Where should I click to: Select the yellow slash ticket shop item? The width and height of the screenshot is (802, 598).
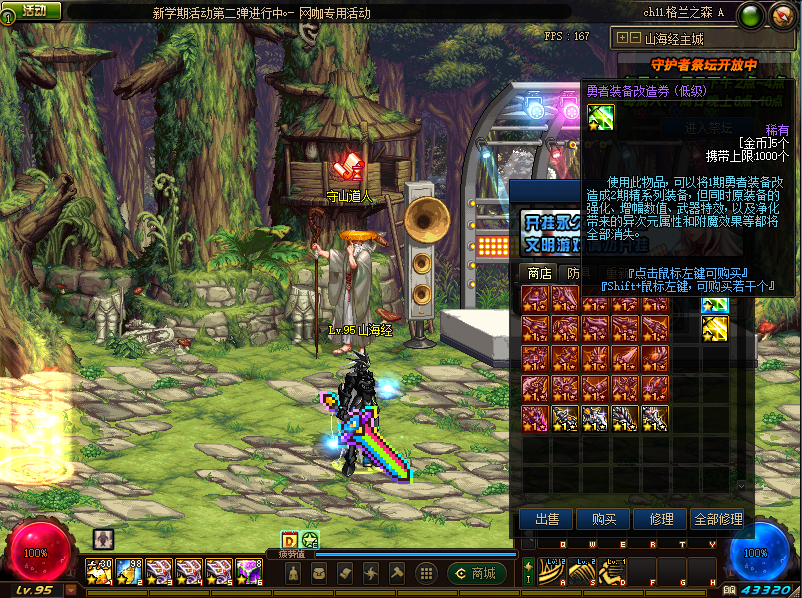pyautogui.click(x=714, y=327)
